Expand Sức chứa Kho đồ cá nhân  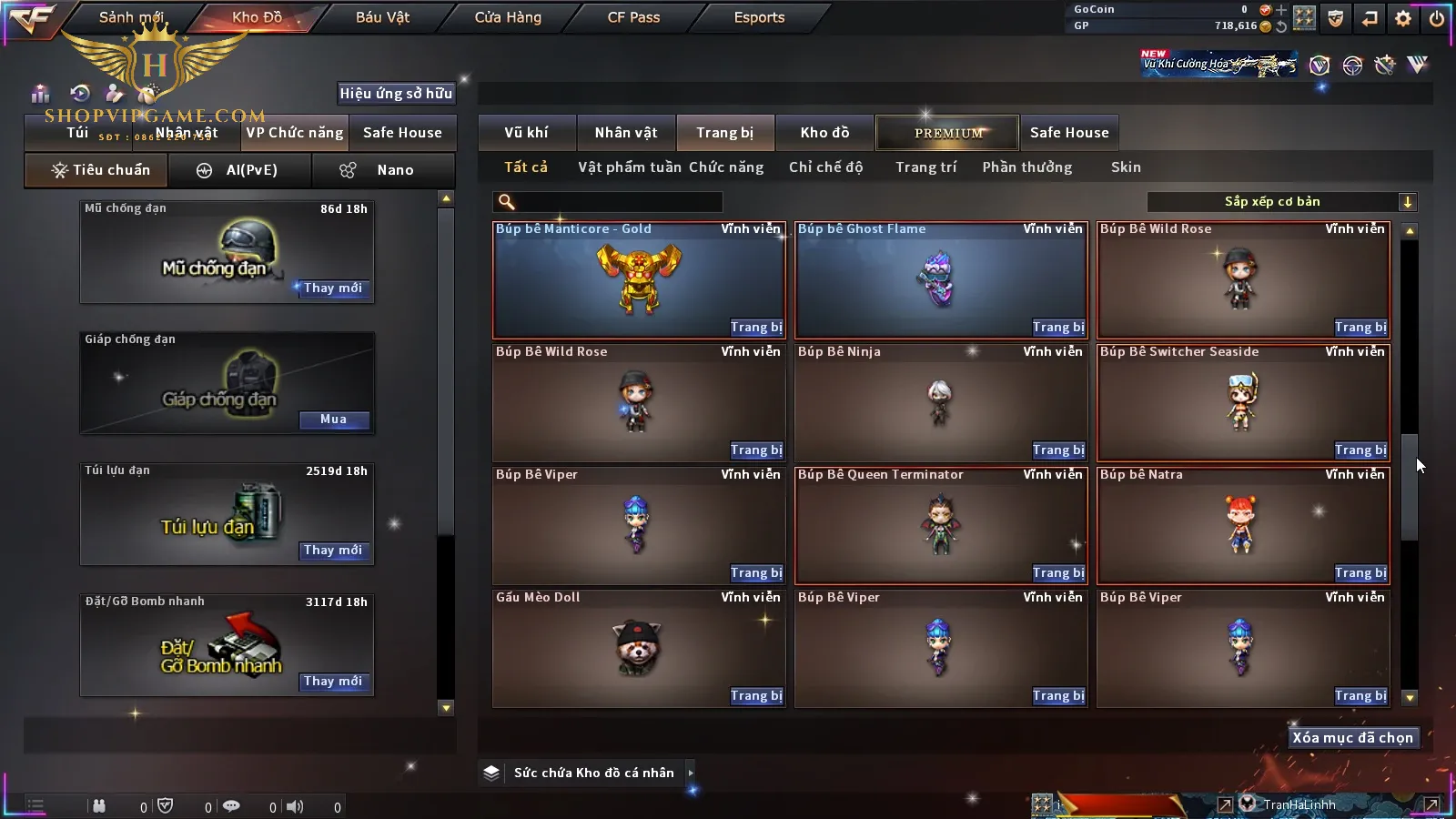tap(691, 773)
